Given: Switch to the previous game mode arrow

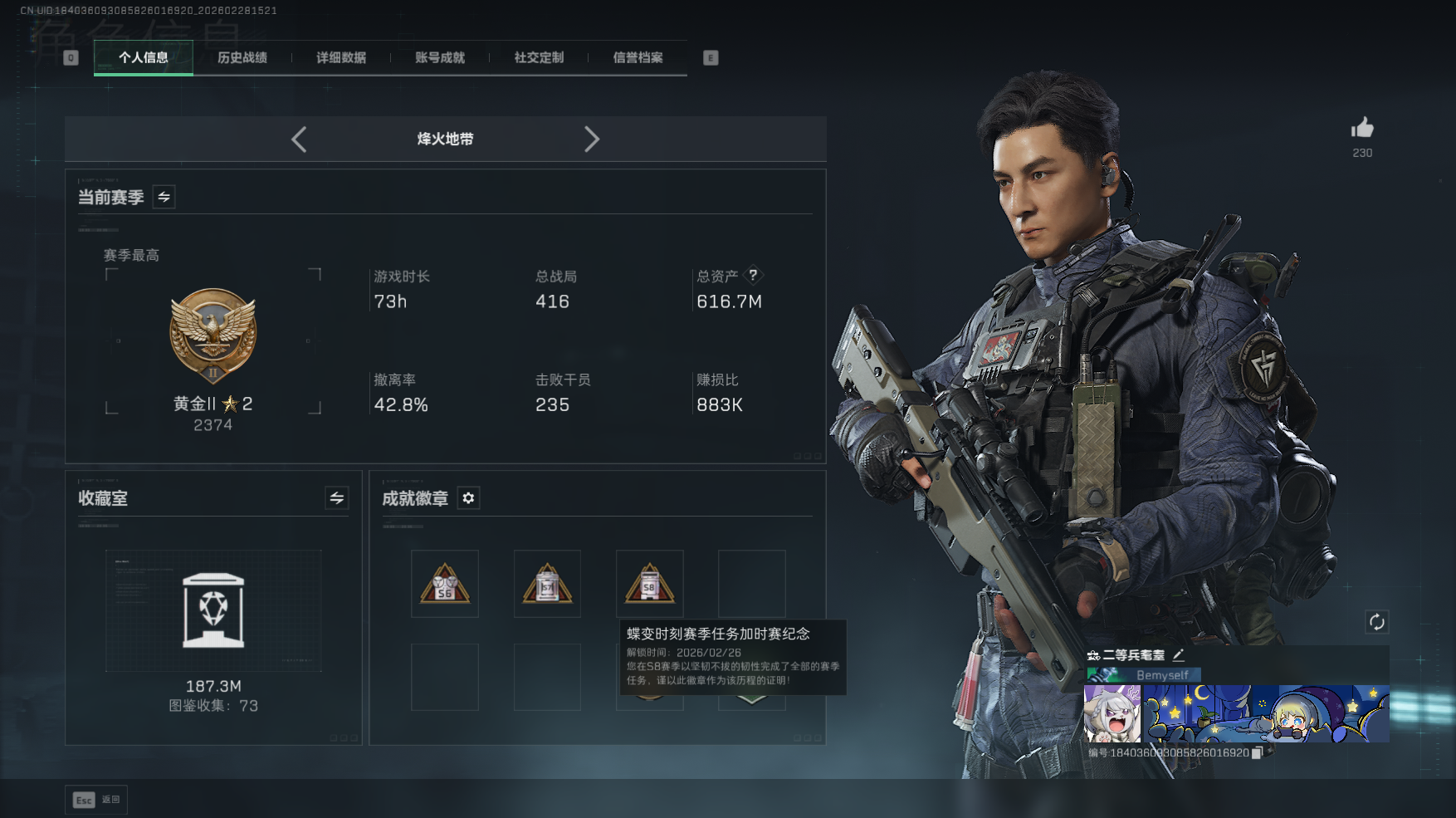Looking at the screenshot, I should pyautogui.click(x=300, y=140).
